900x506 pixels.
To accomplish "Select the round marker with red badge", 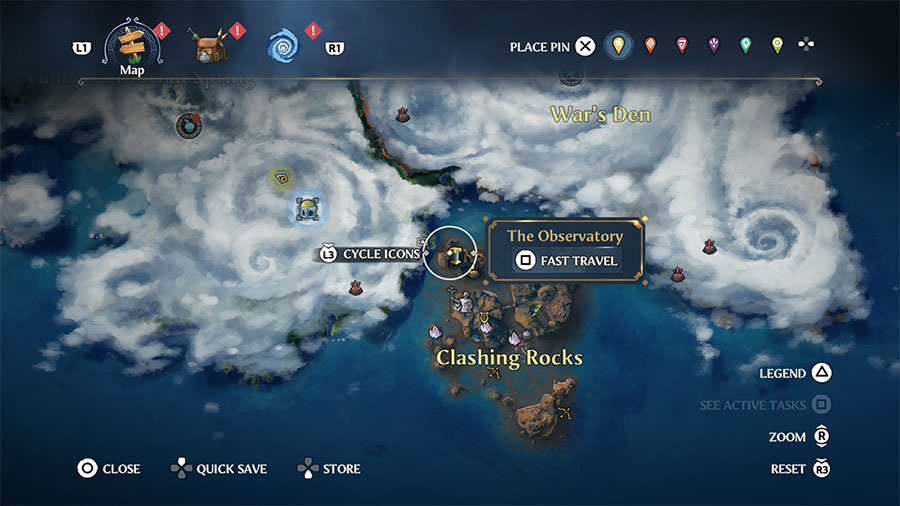I will point(188,125).
